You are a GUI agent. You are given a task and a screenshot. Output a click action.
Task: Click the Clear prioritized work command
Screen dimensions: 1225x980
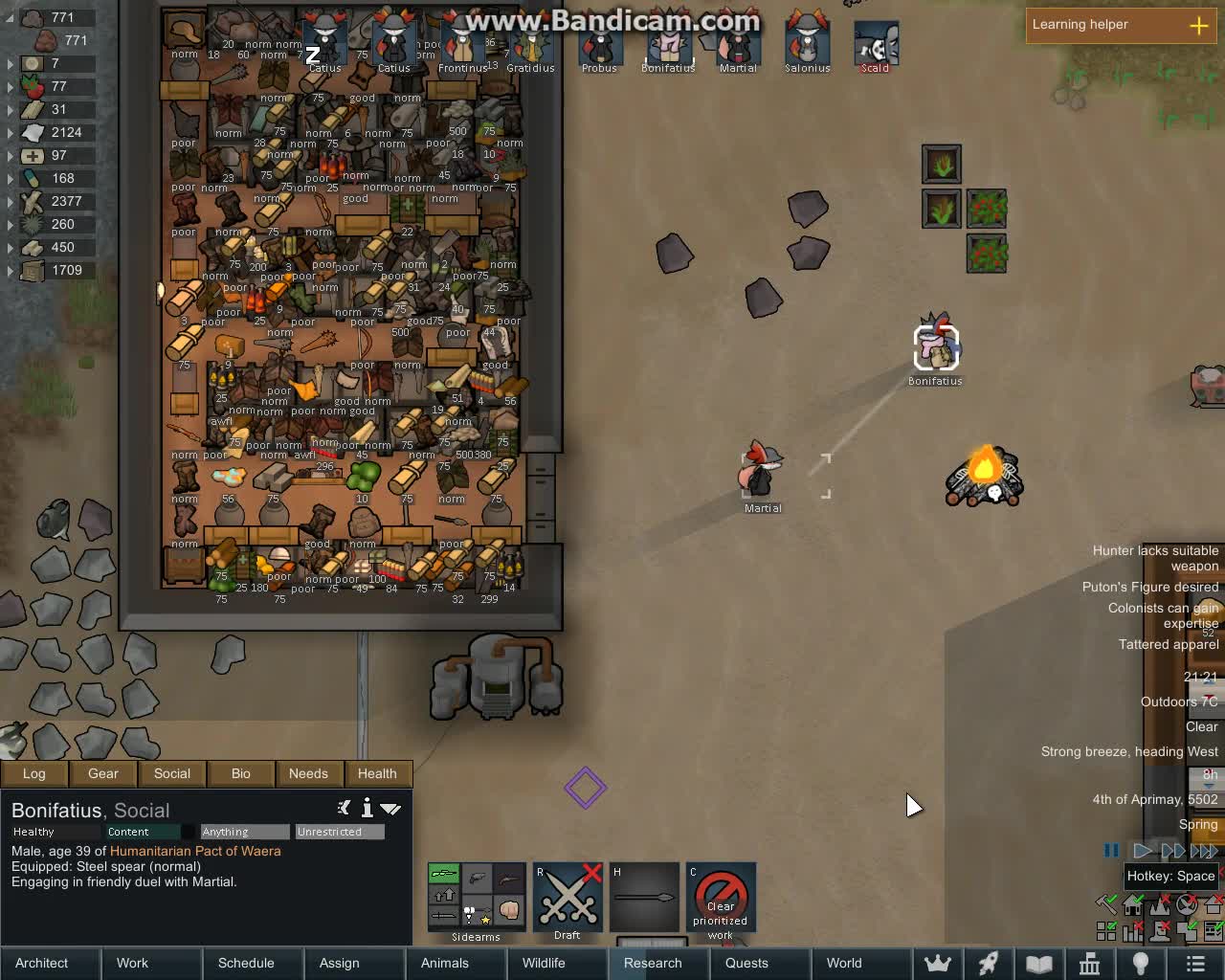[721, 898]
